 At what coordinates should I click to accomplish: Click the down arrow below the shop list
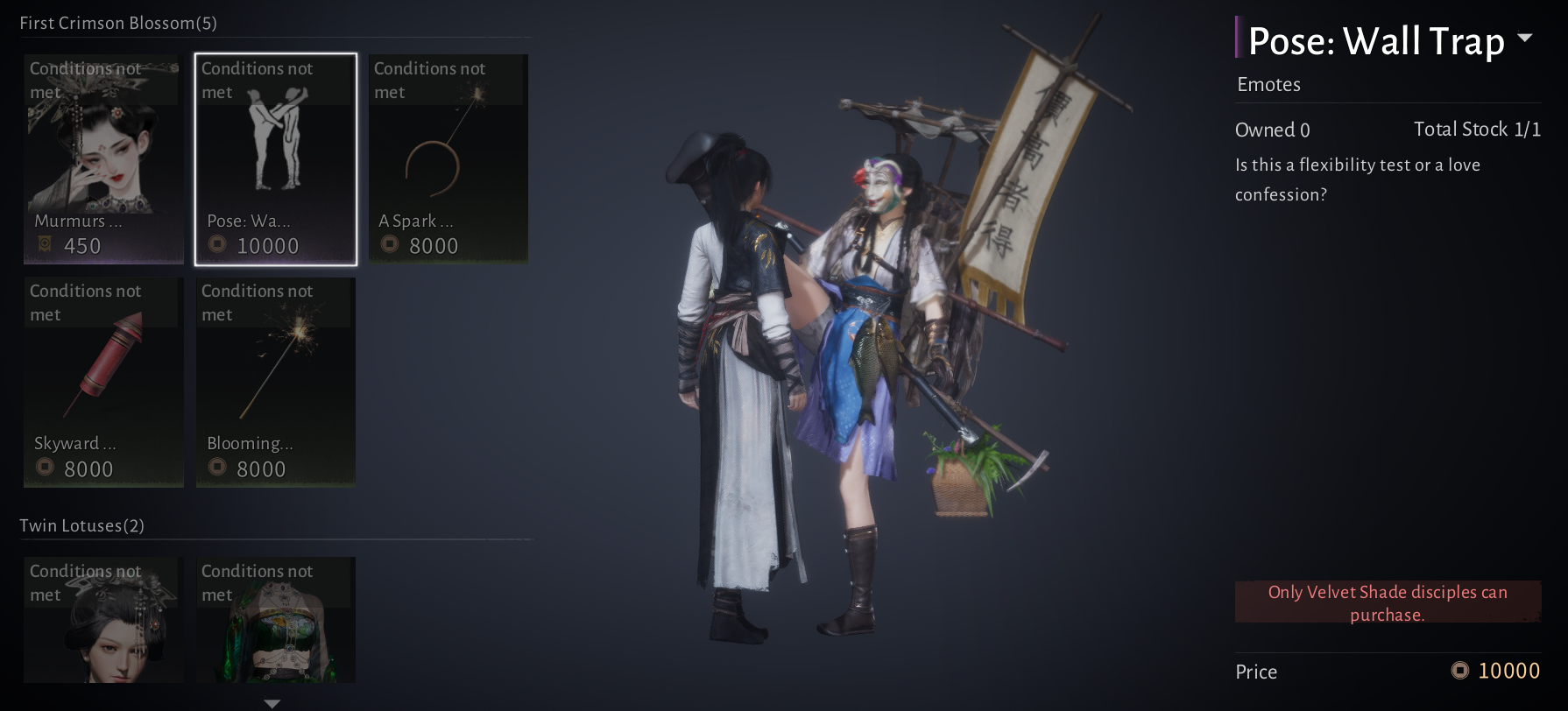[x=272, y=703]
